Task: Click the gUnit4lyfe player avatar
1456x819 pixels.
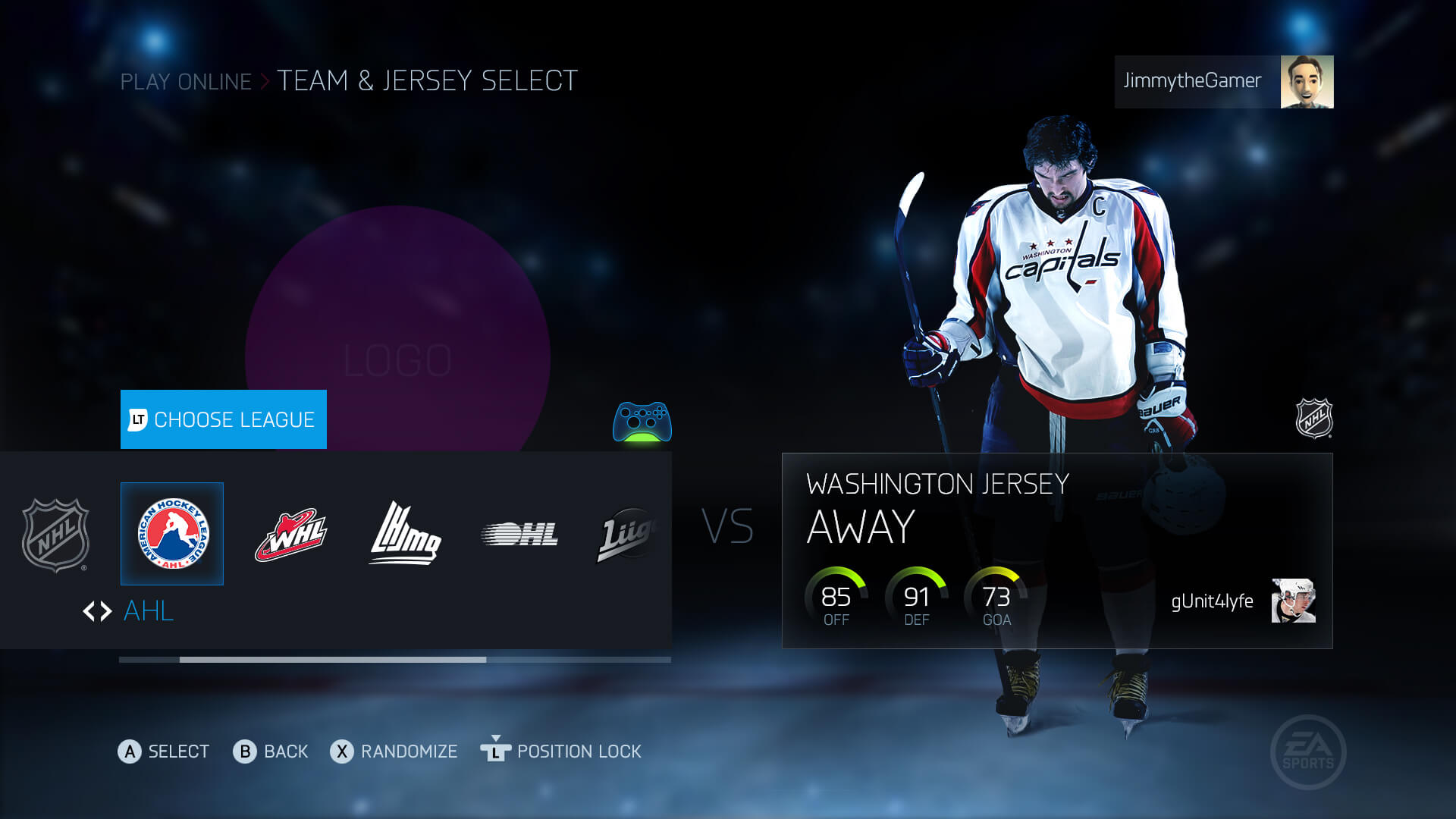Action: pos(1294,601)
